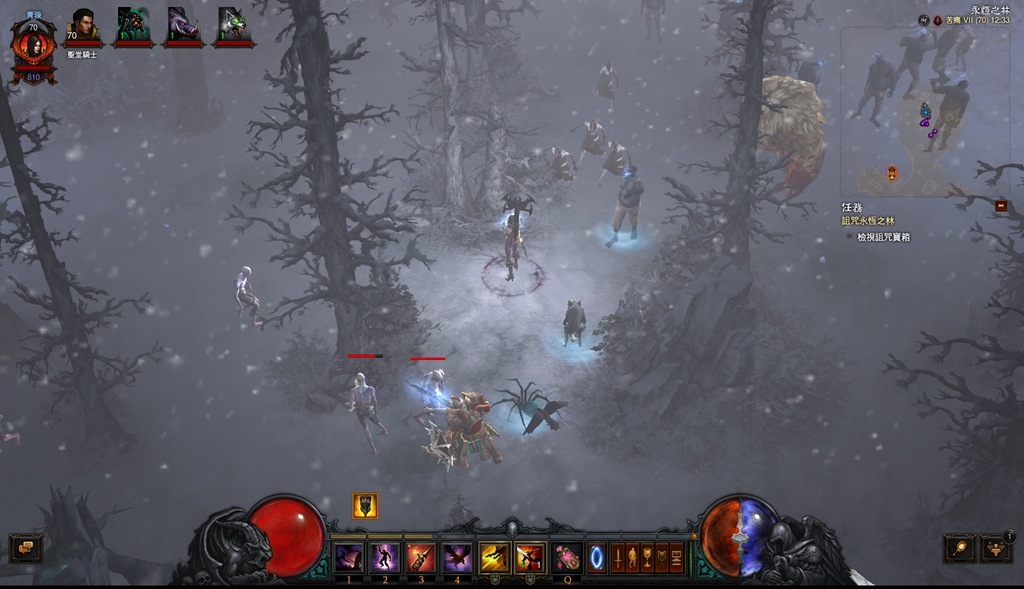Image resolution: width=1024 pixels, height=589 pixels.
Task: Activate the skill in hotbar slot 3
Action: (x=421, y=557)
